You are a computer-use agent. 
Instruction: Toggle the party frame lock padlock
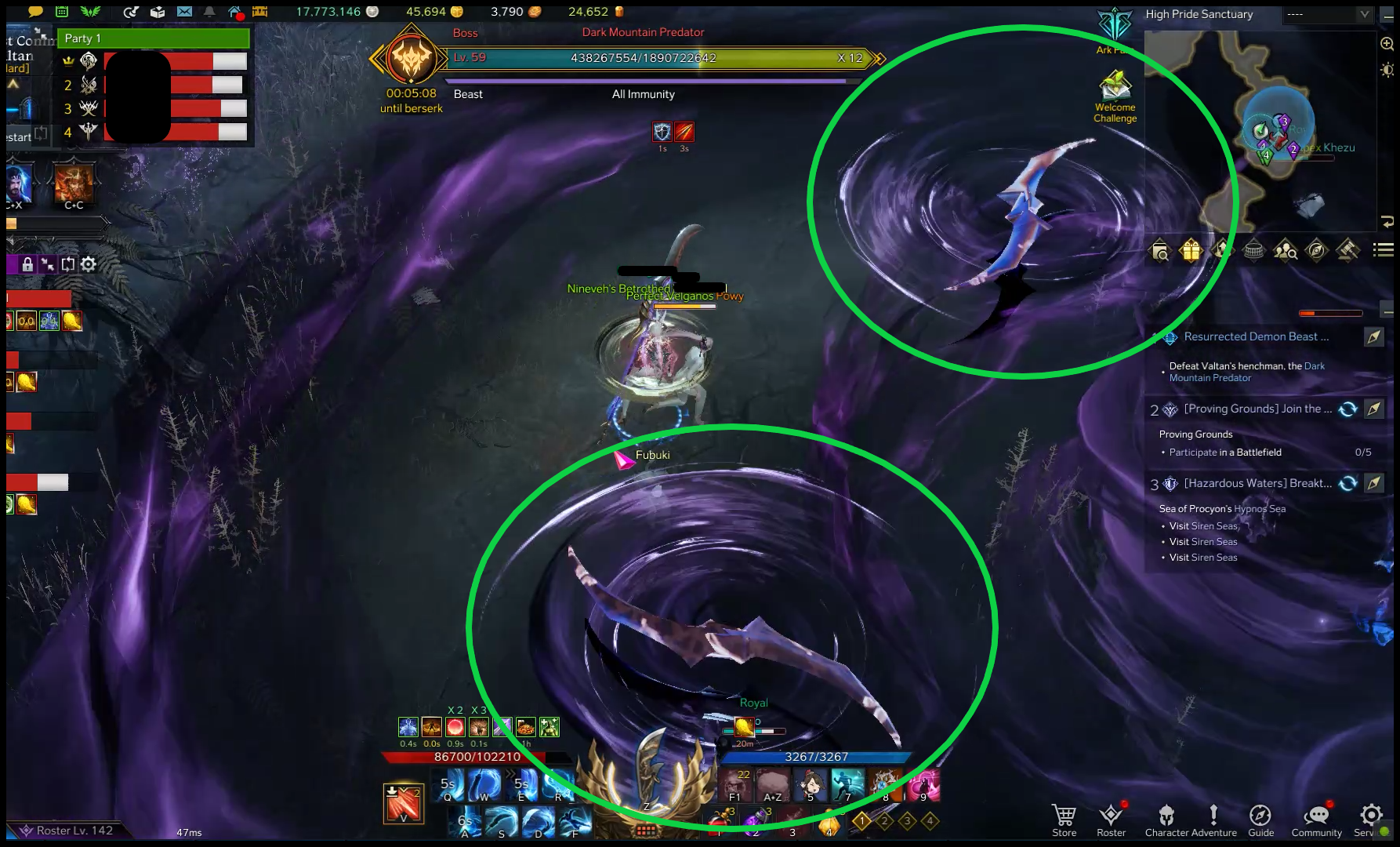coord(28,264)
